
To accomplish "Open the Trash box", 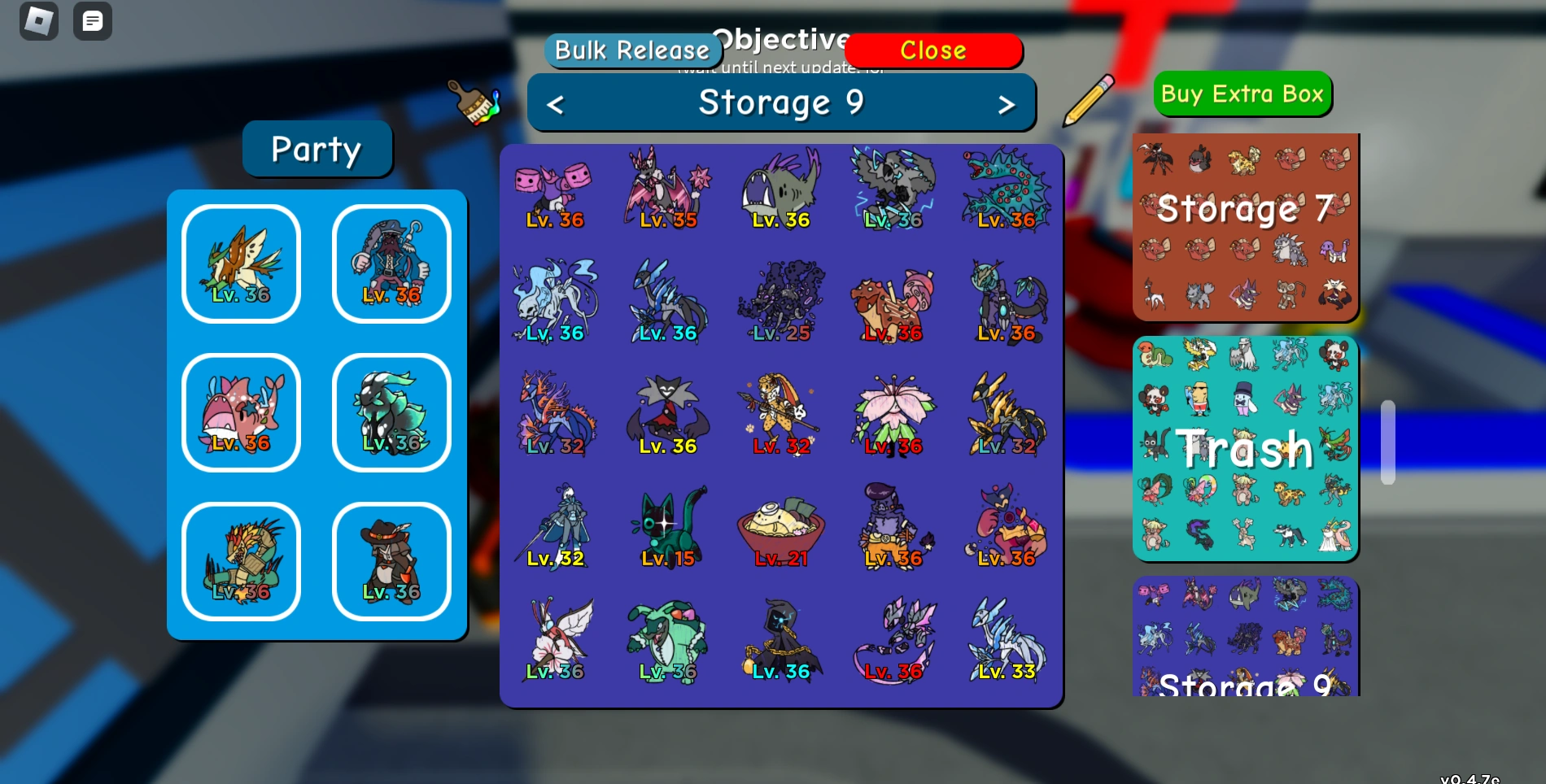I will pos(1245,447).
